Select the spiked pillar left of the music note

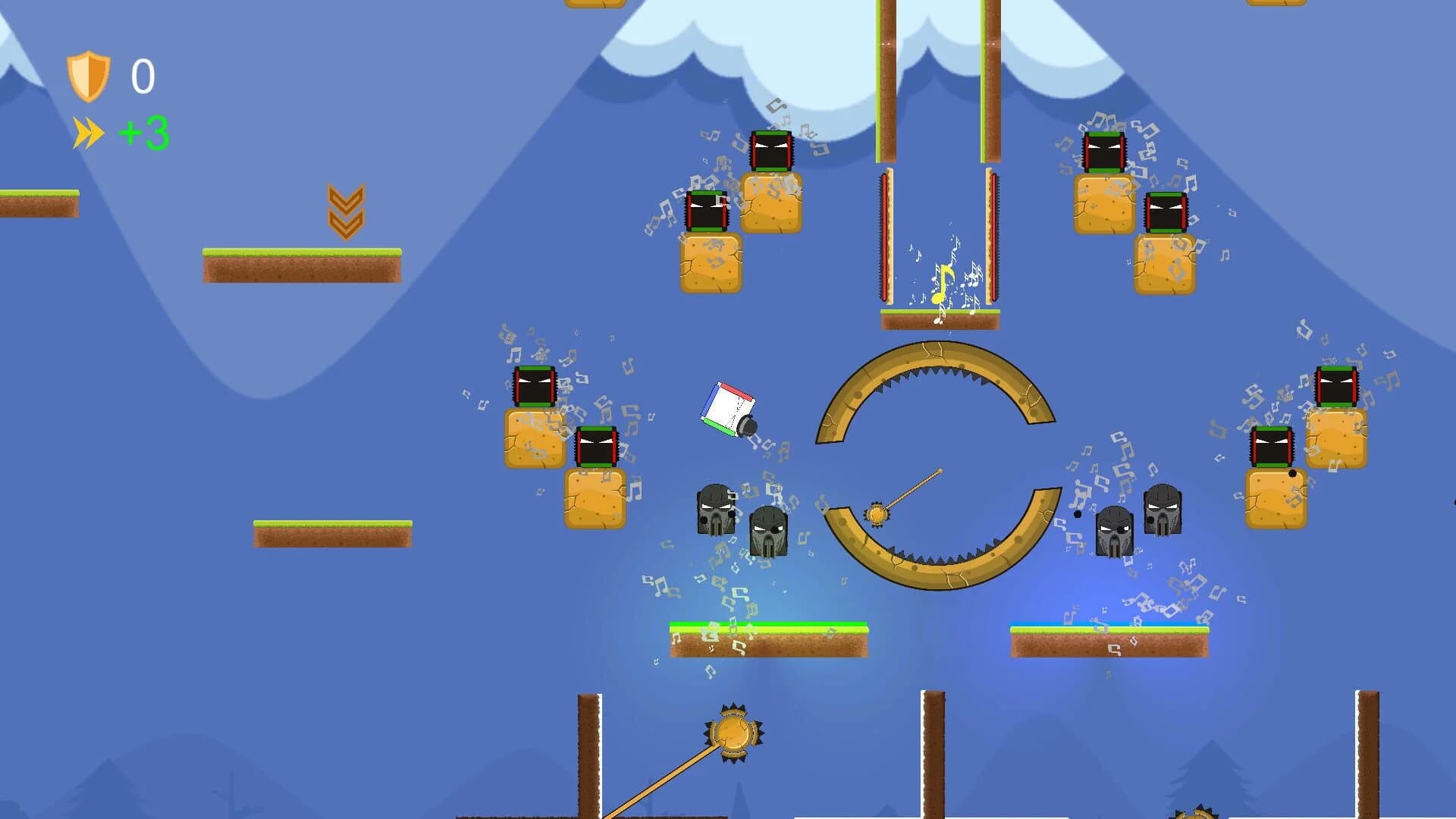(886, 235)
